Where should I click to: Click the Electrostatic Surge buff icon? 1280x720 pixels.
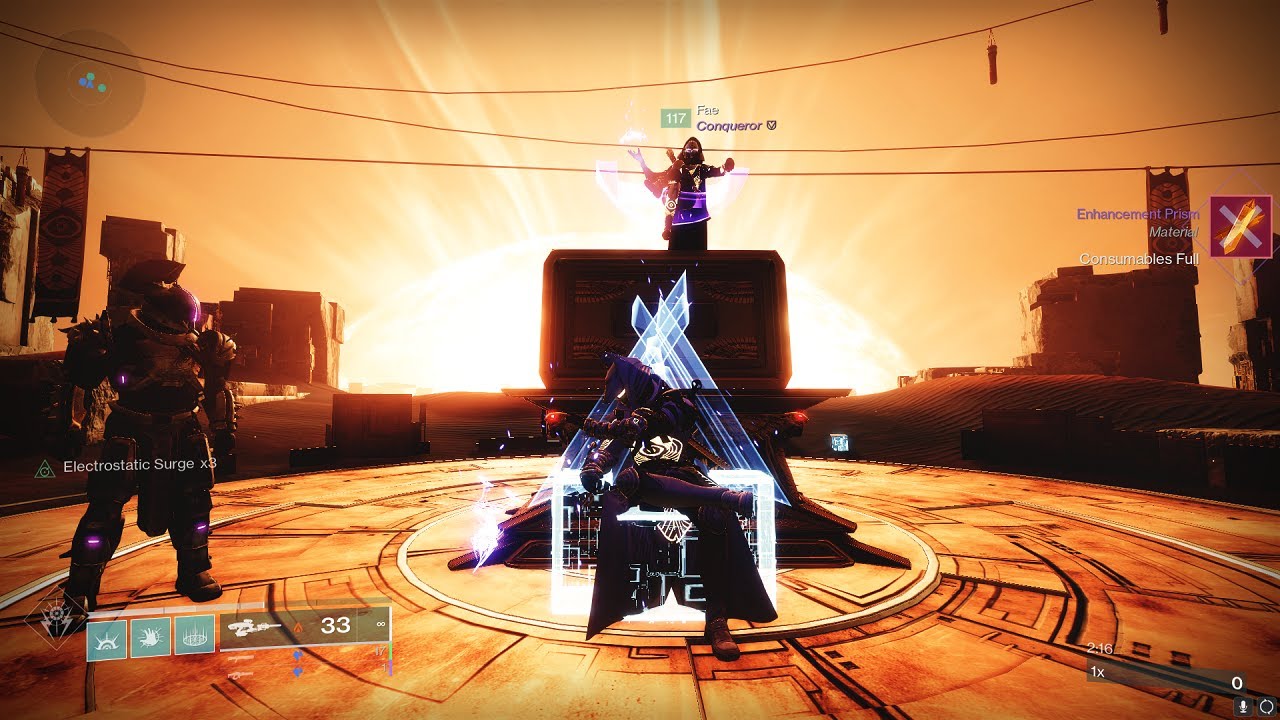[x=44, y=468]
